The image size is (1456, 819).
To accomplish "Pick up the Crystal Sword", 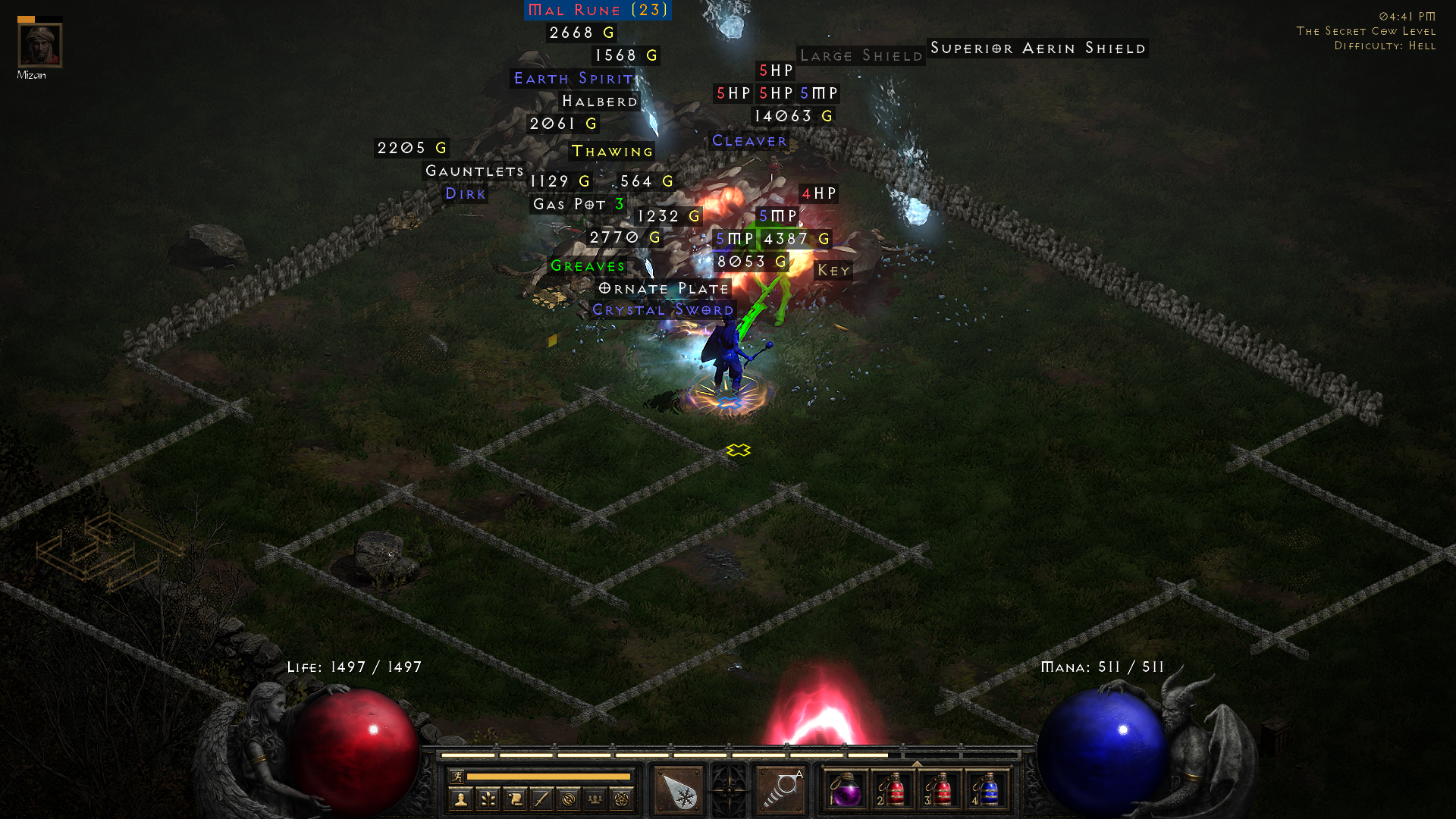I will pyautogui.click(x=661, y=309).
